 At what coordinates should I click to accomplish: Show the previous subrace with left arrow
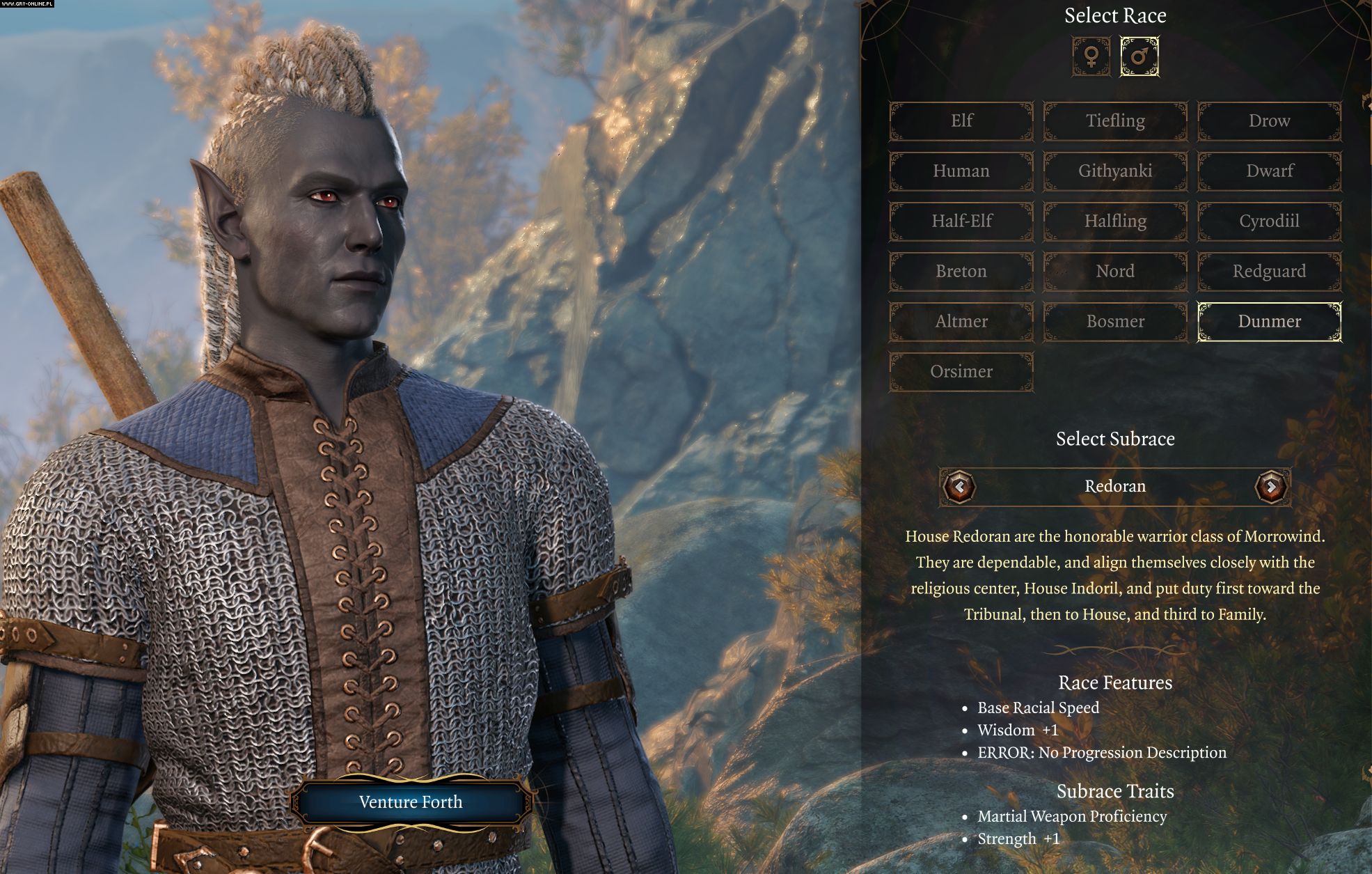click(x=959, y=487)
